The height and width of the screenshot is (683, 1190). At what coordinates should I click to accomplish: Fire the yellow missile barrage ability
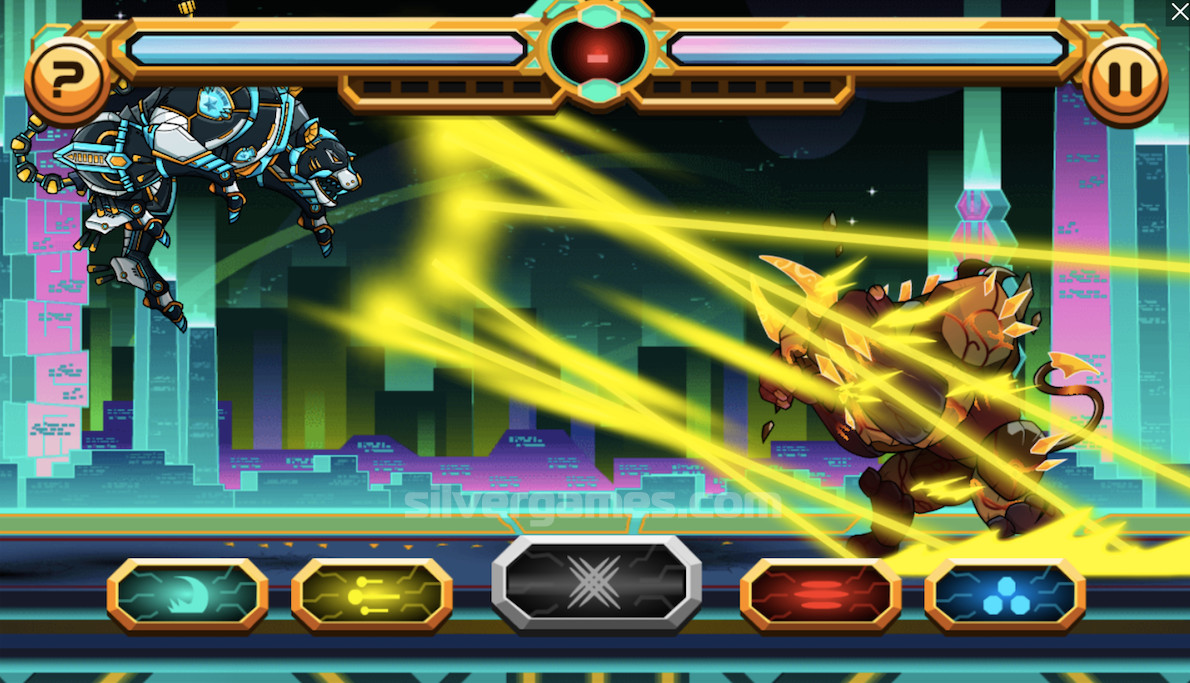tap(372, 595)
